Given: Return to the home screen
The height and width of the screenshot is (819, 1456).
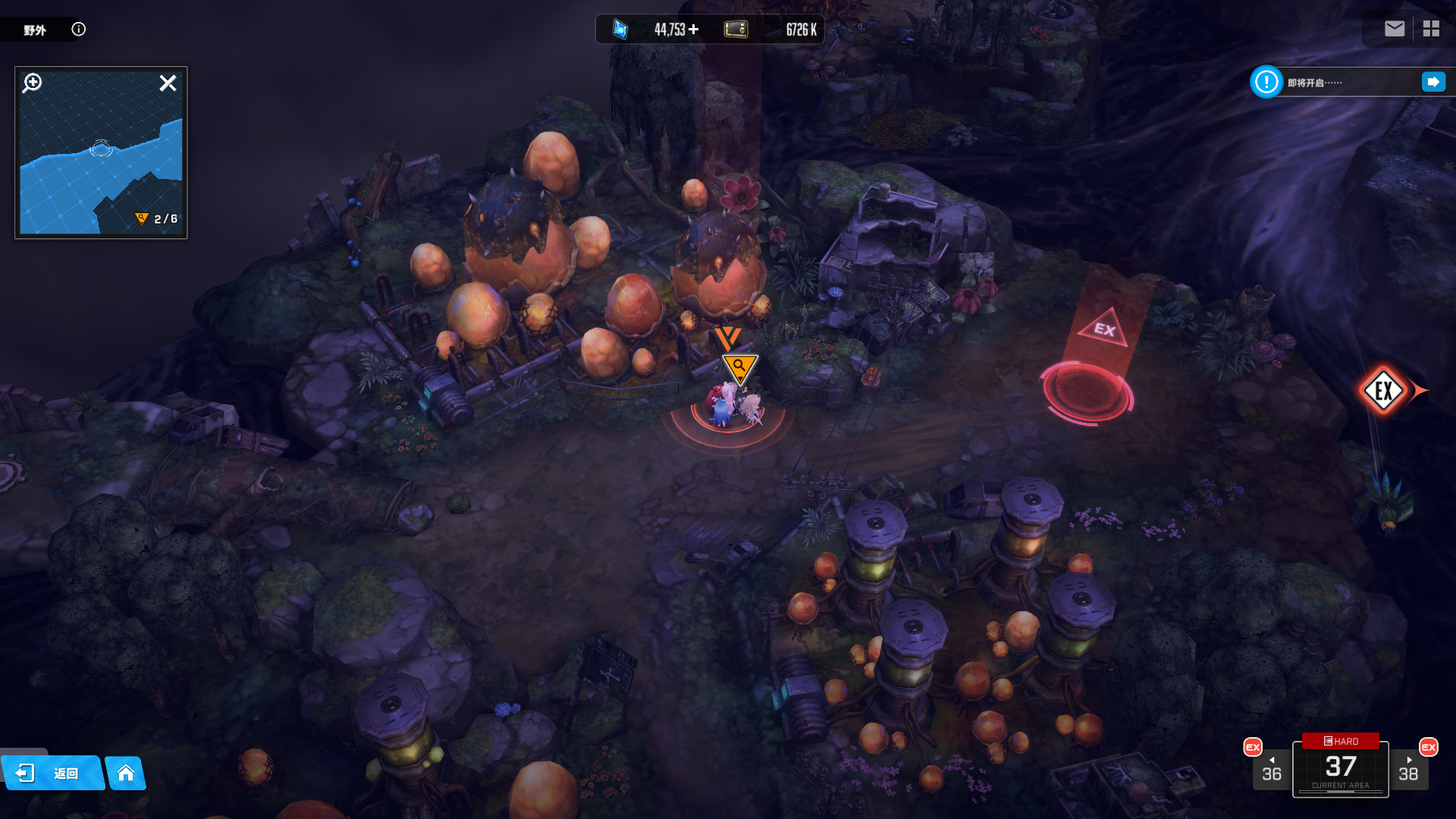Looking at the screenshot, I should [126, 773].
